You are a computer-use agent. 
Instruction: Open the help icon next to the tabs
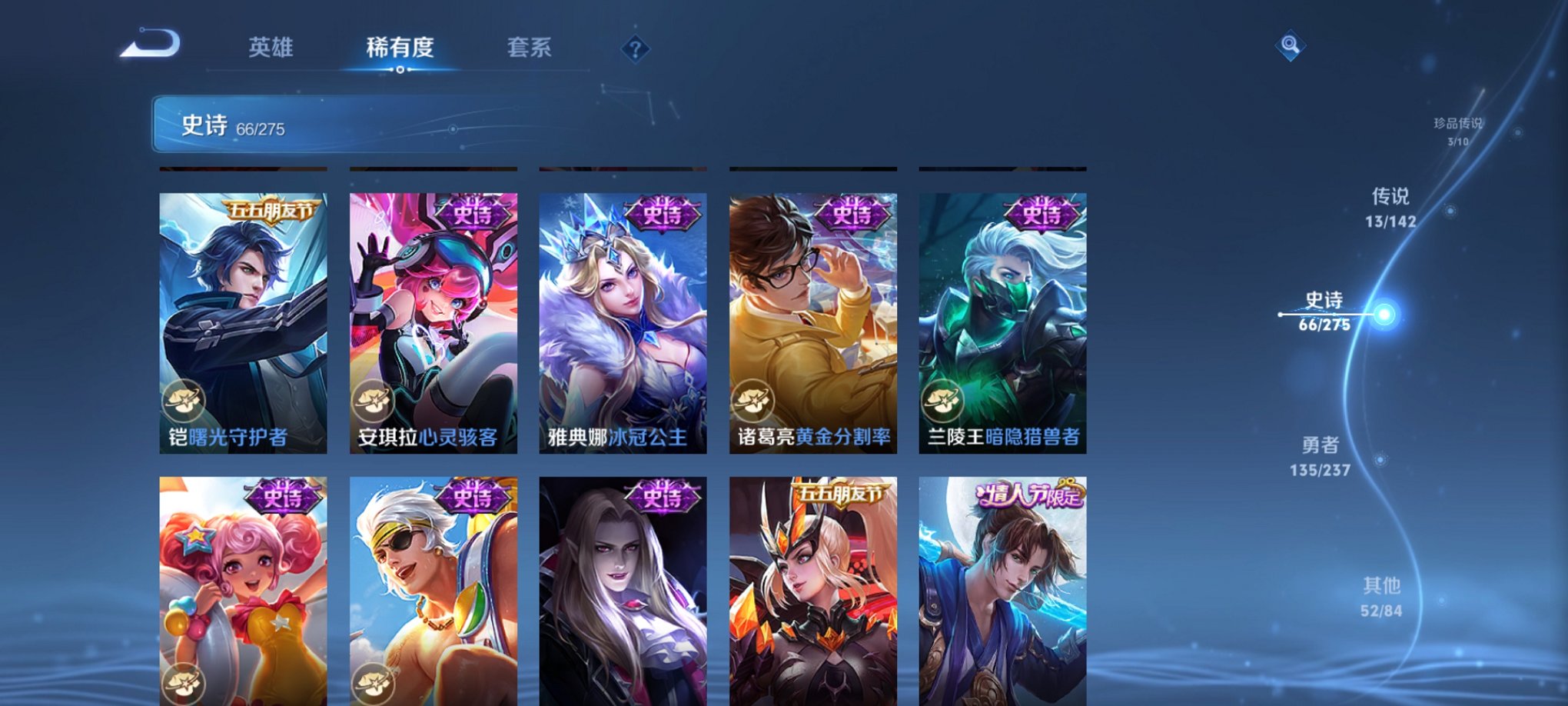click(x=635, y=49)
